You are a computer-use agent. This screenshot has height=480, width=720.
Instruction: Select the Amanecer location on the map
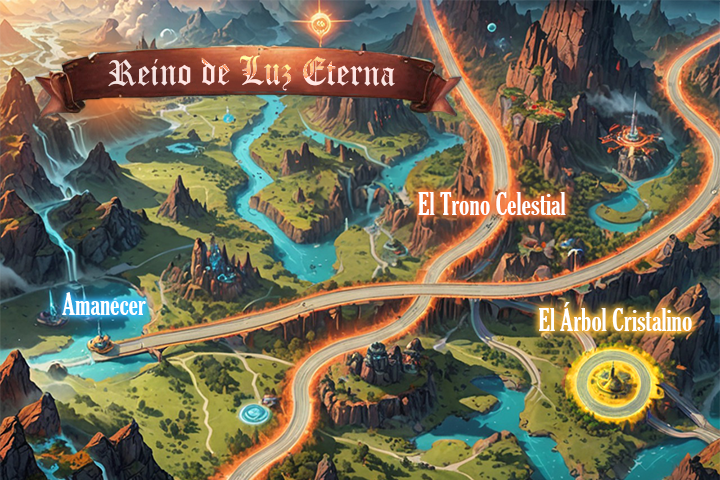(104, 306)
